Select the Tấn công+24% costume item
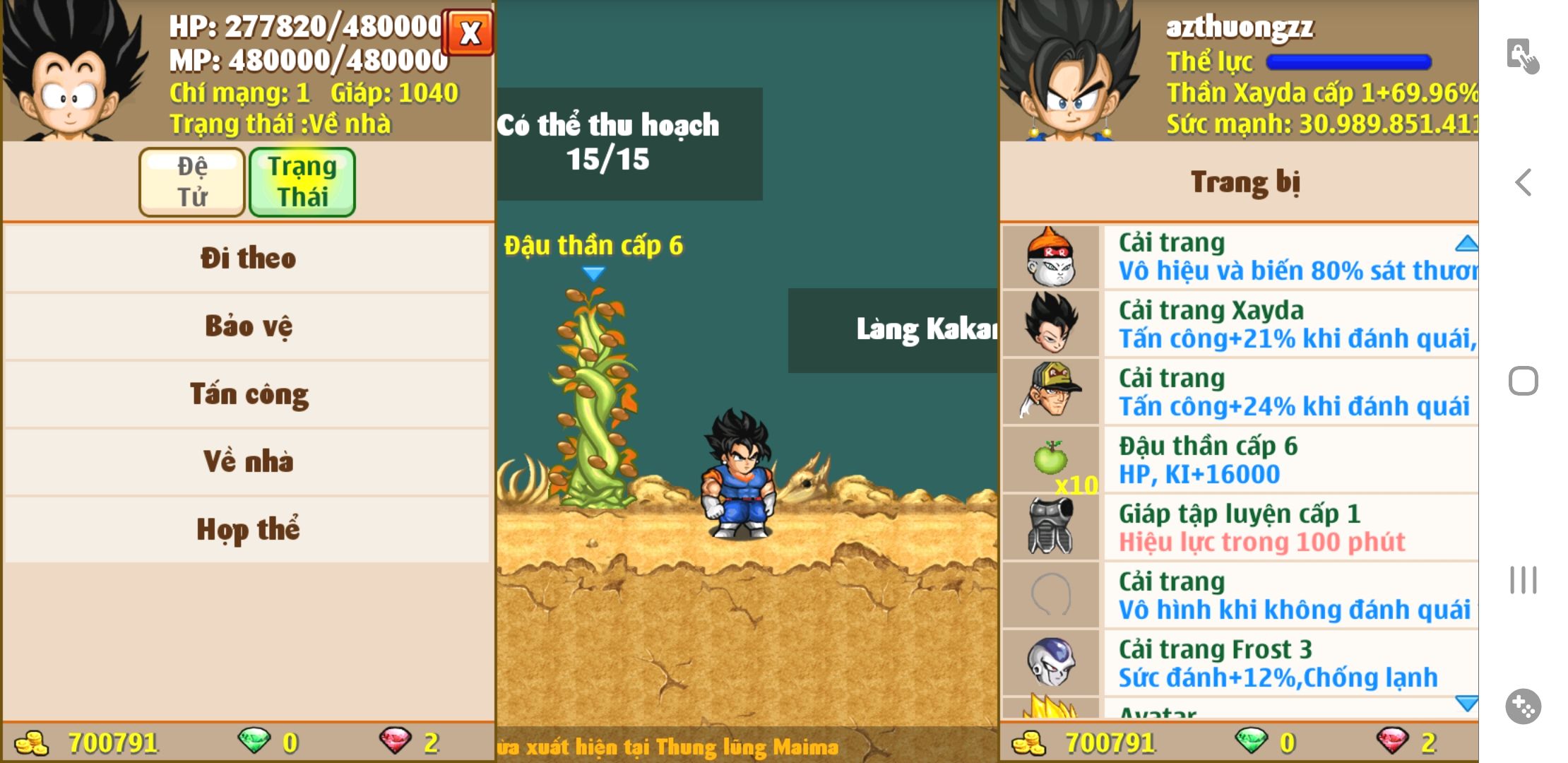The width and height of the screenshot is (1568, 763). (1289, 392)
